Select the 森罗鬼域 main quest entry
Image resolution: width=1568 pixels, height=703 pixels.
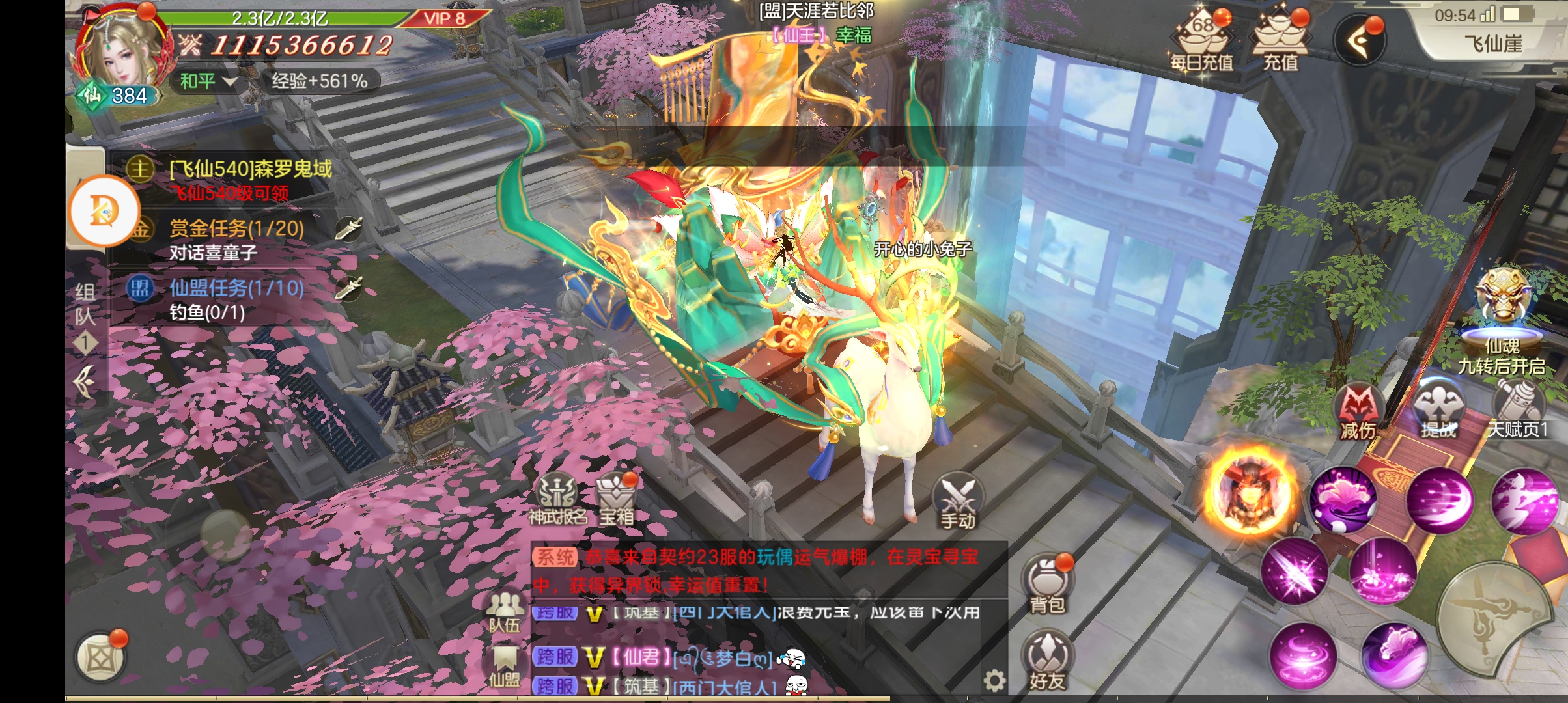250,170
